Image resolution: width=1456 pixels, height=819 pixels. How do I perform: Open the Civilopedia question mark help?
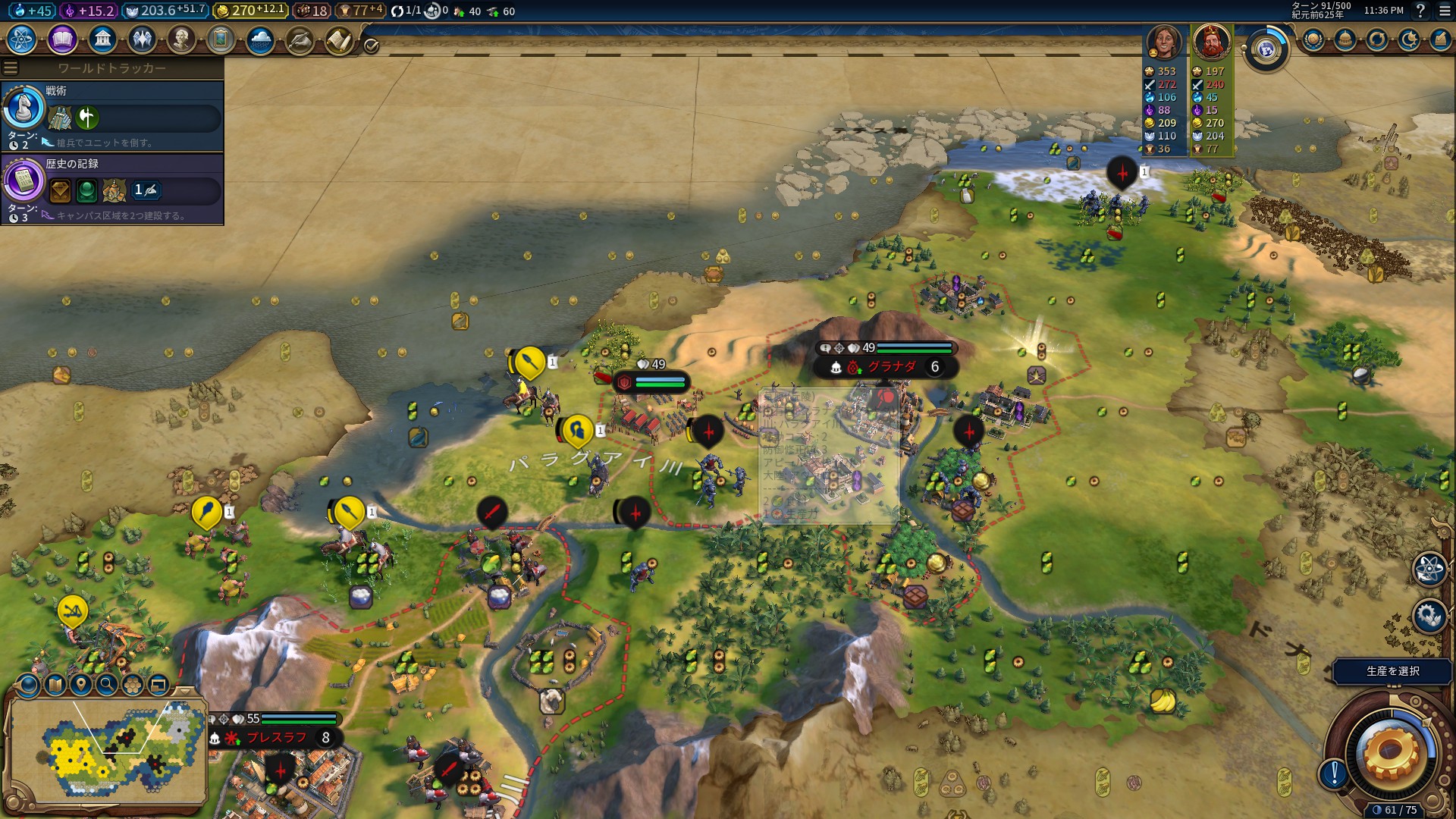pyautogui.click(x=1420, y=11)
